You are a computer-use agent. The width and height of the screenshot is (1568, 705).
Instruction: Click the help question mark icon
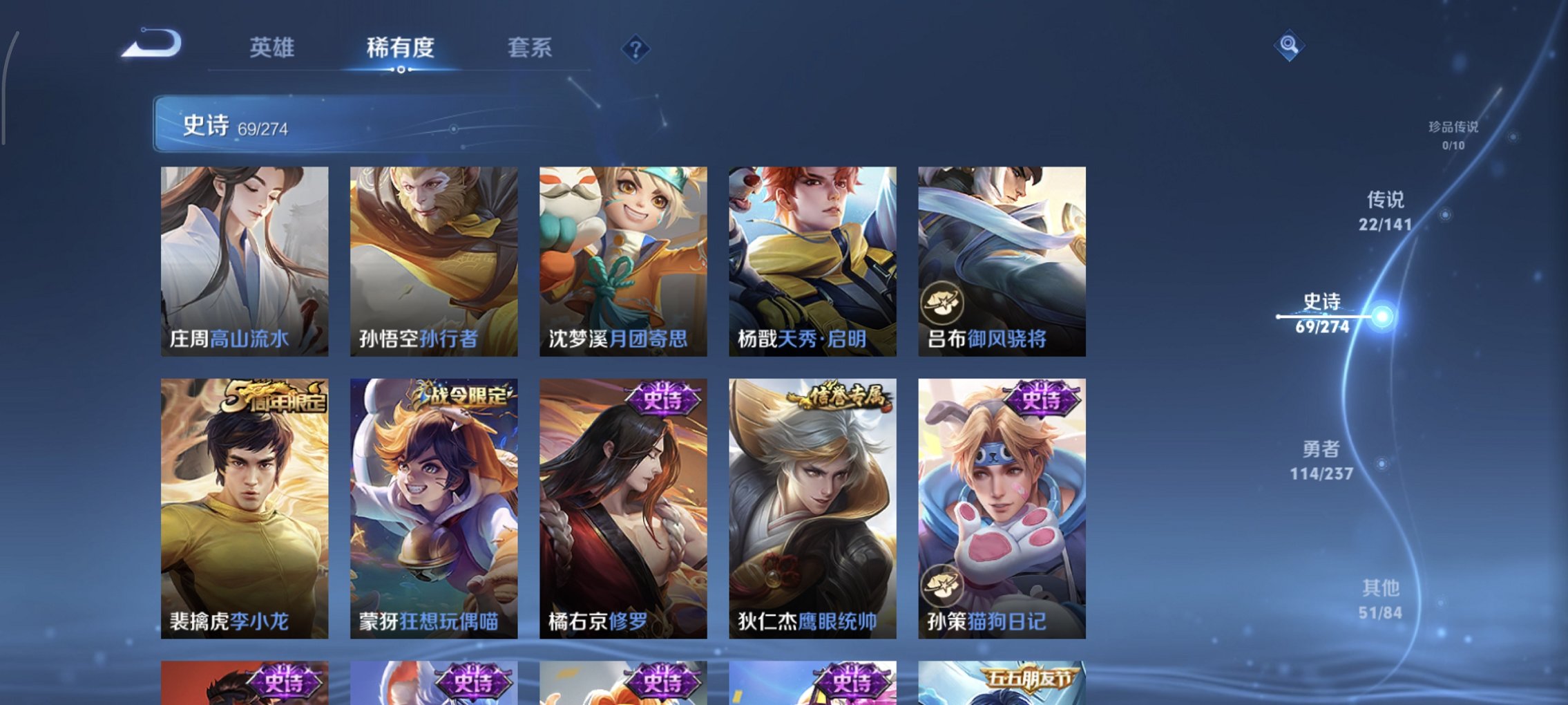(x=635, y=48)
